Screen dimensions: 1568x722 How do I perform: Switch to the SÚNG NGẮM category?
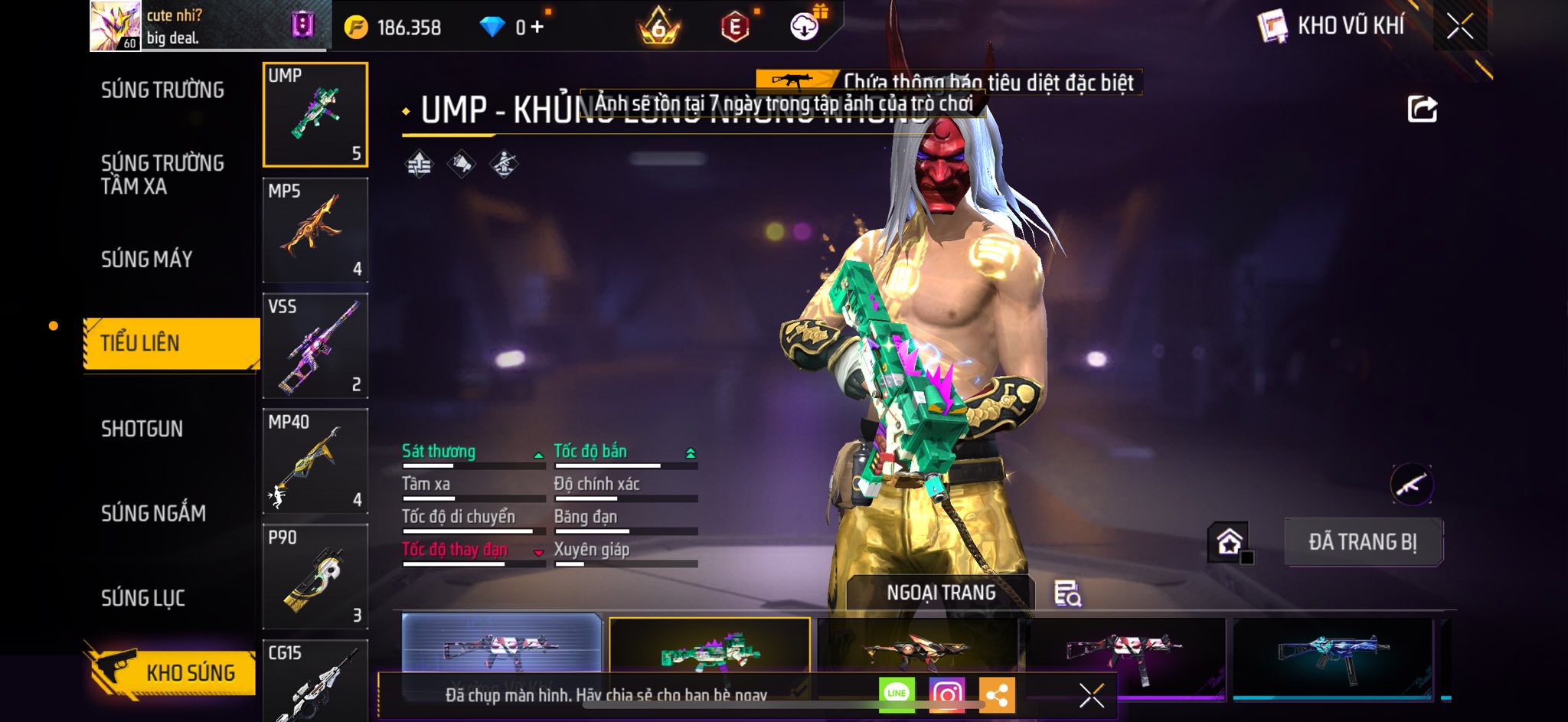153,513
